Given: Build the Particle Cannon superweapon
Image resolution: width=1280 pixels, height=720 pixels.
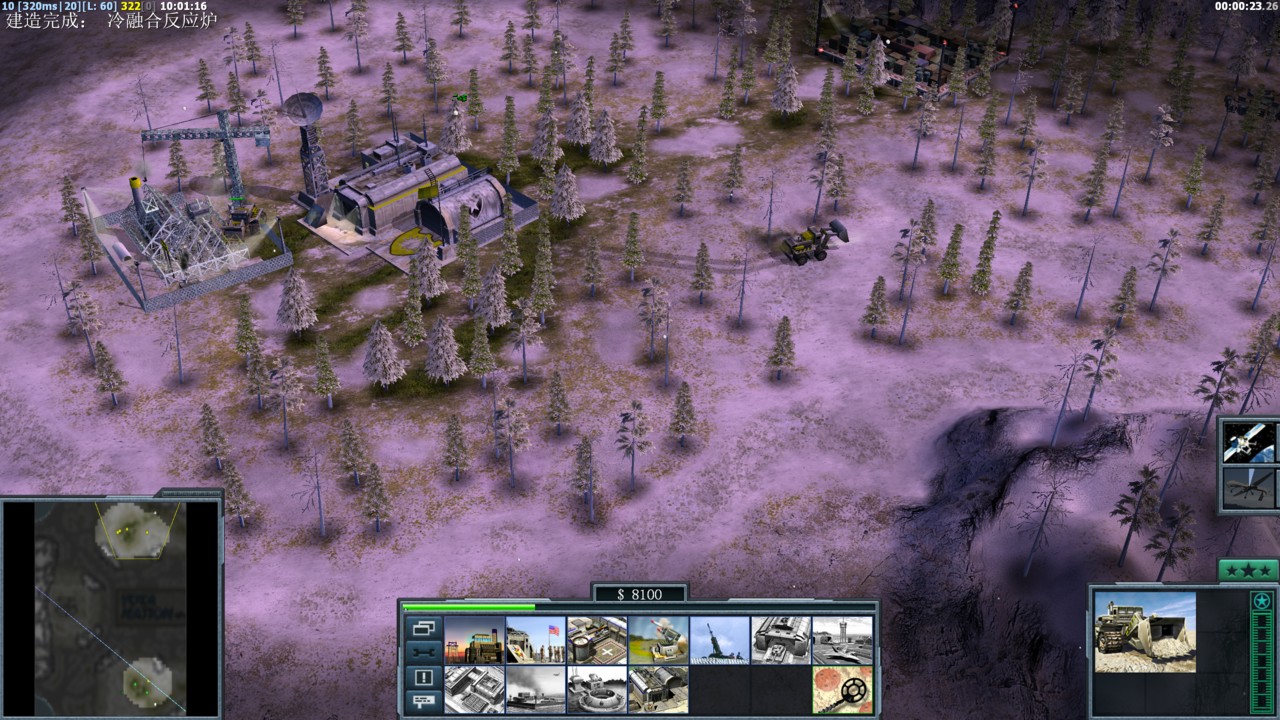Looking at the screenshot, I should pyautogui.click(x=596, y=689).
